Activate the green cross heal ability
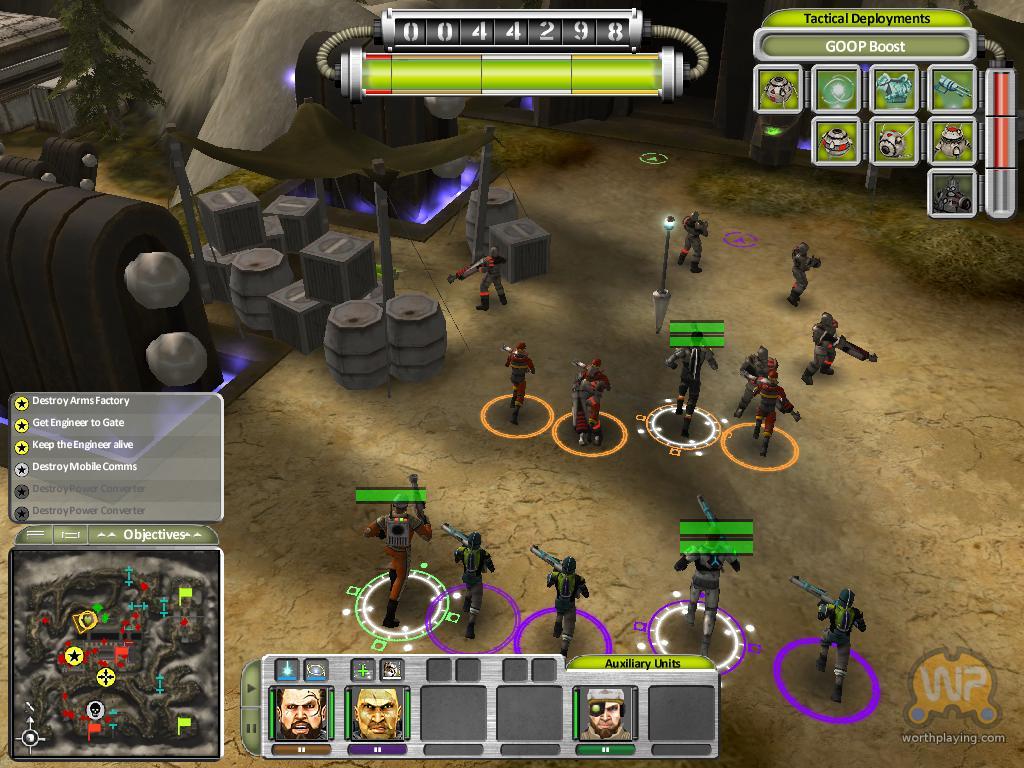Image resolution: width=1024 pixels, height=768 pixels. pyautogui.click(x=364, y=669)
